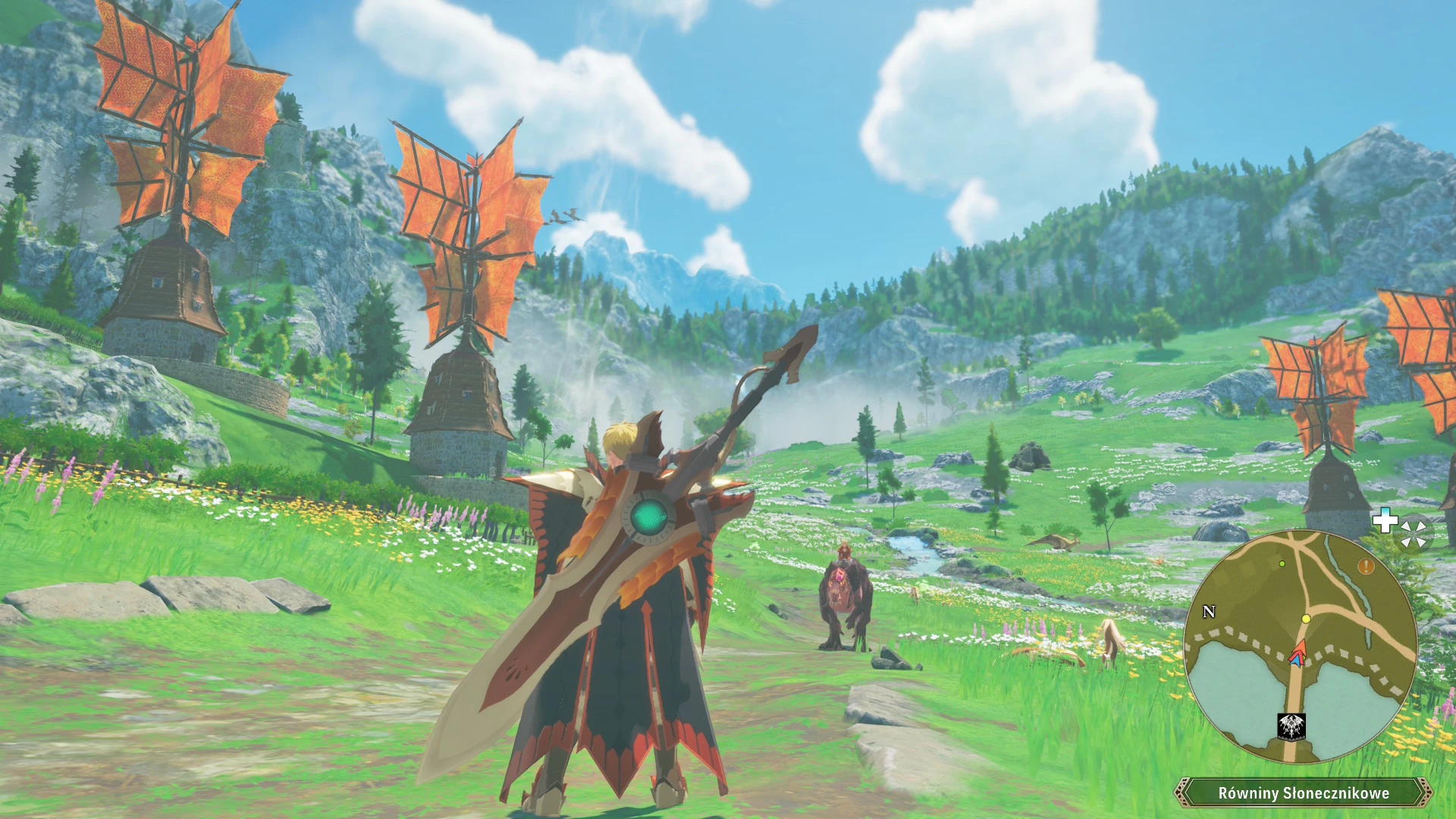Screen dimensions: 1456x819
Task: Click the player arrow marker on minimap
Action: pos(1298,654)
